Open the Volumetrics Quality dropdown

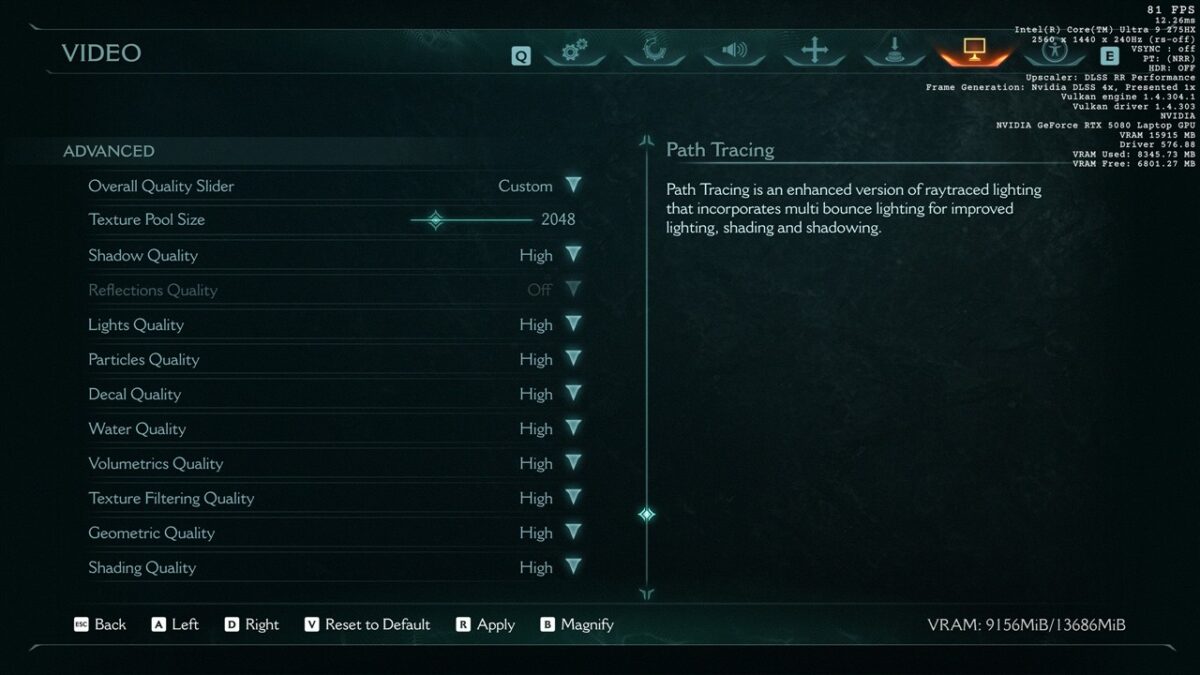click(x=573, y=463)
